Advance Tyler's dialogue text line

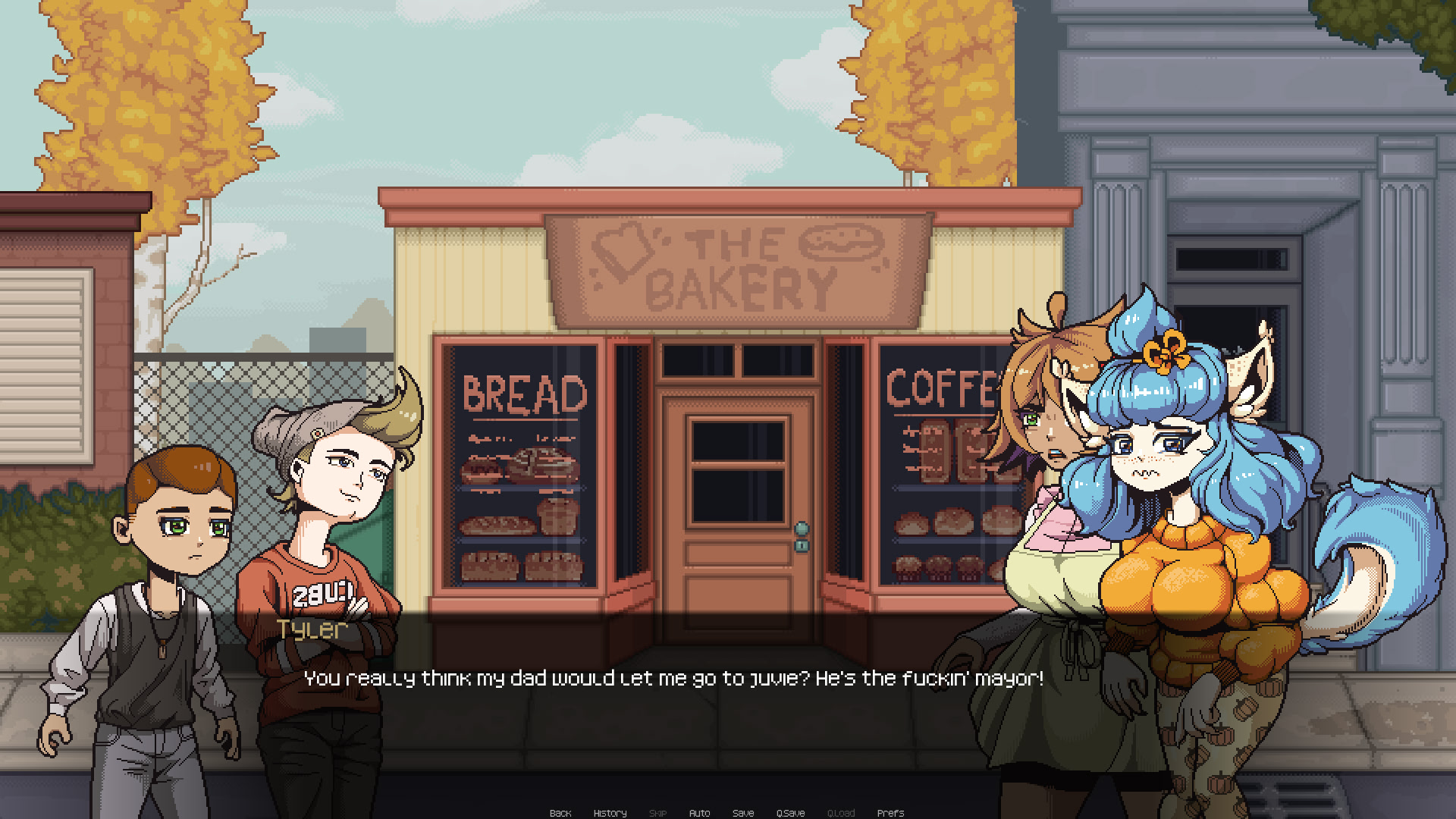pos(673,678)
